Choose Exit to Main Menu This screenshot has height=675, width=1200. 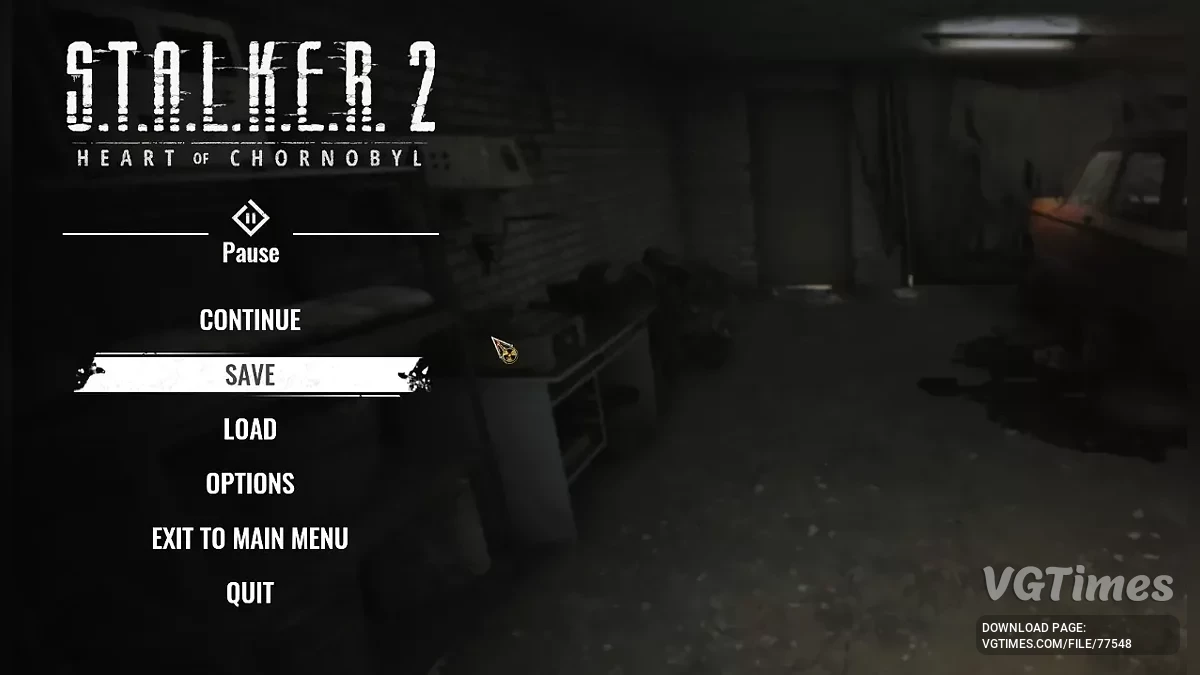coord(250,539)
